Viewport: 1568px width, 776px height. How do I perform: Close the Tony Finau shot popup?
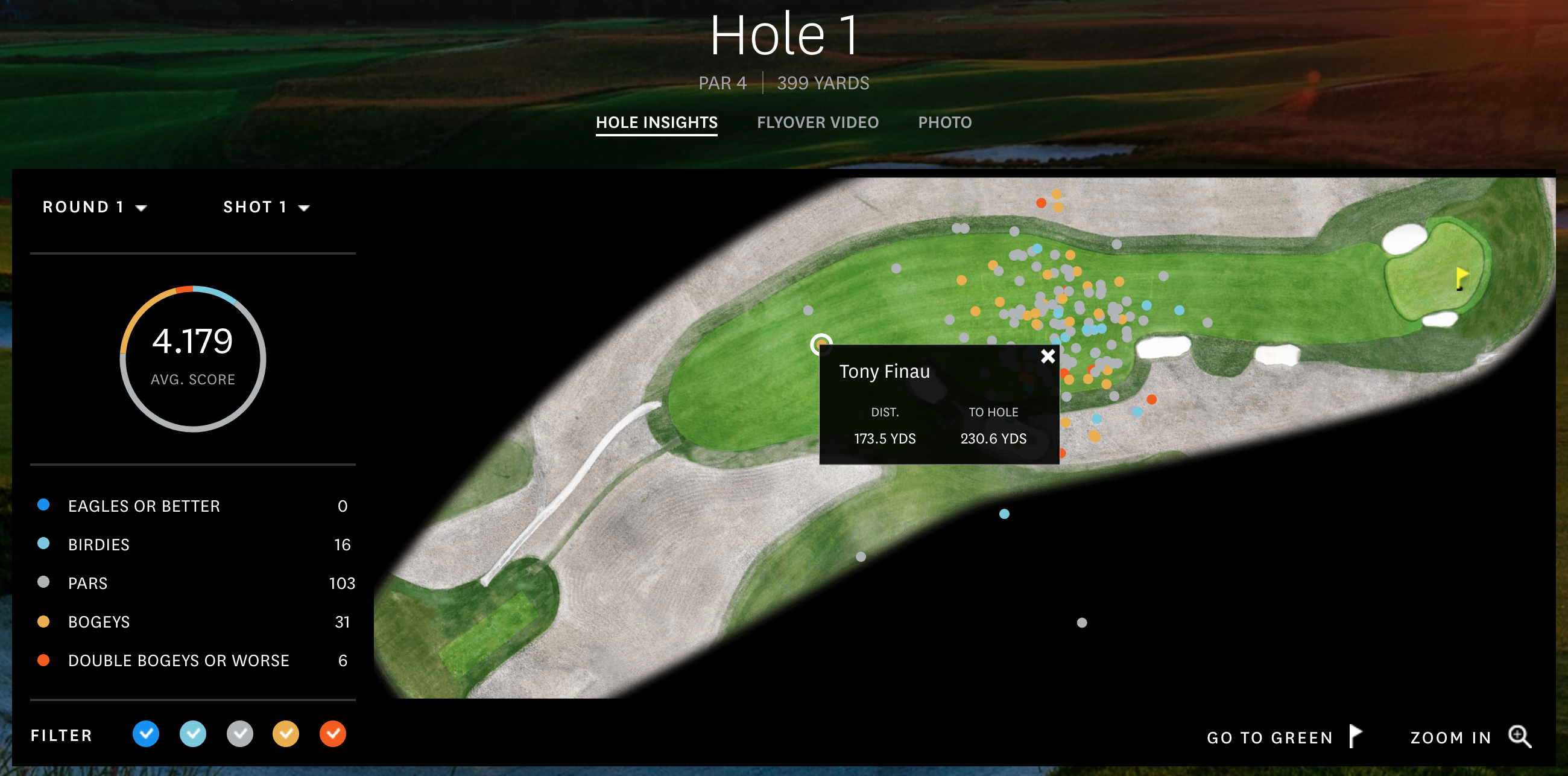click(x=1047, y=357)
